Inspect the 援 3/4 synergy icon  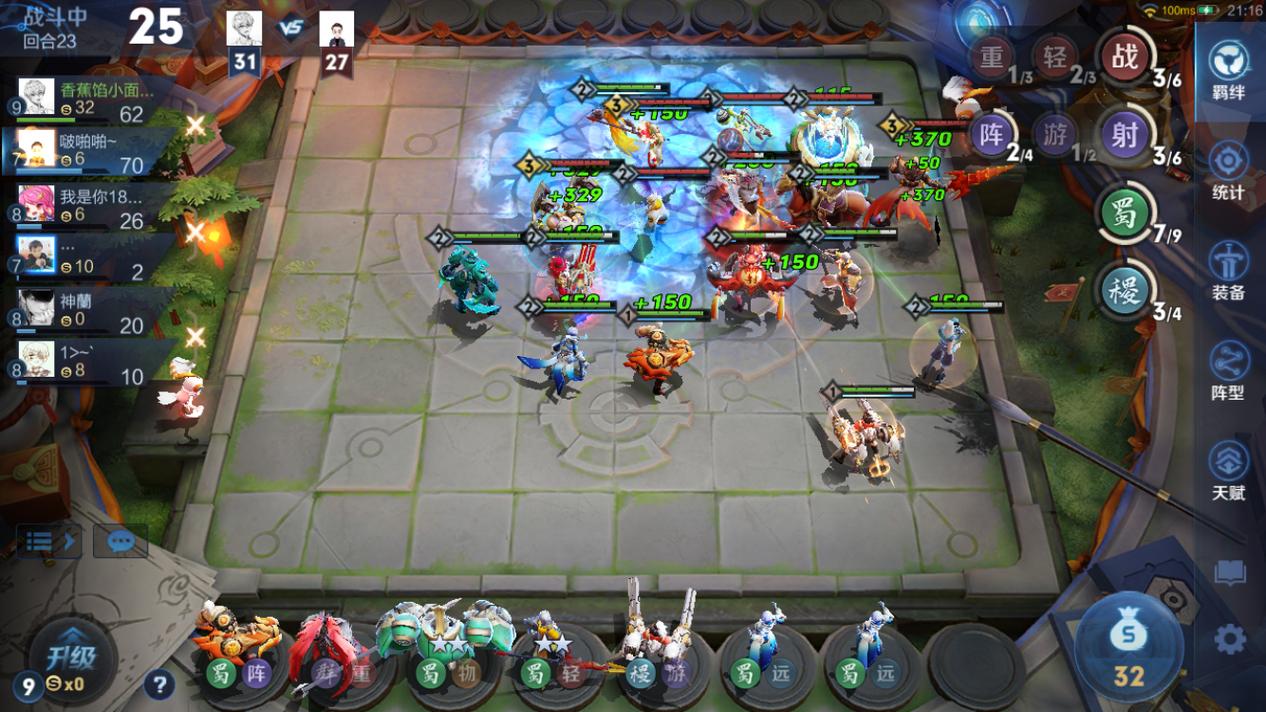coord(1125,291)
